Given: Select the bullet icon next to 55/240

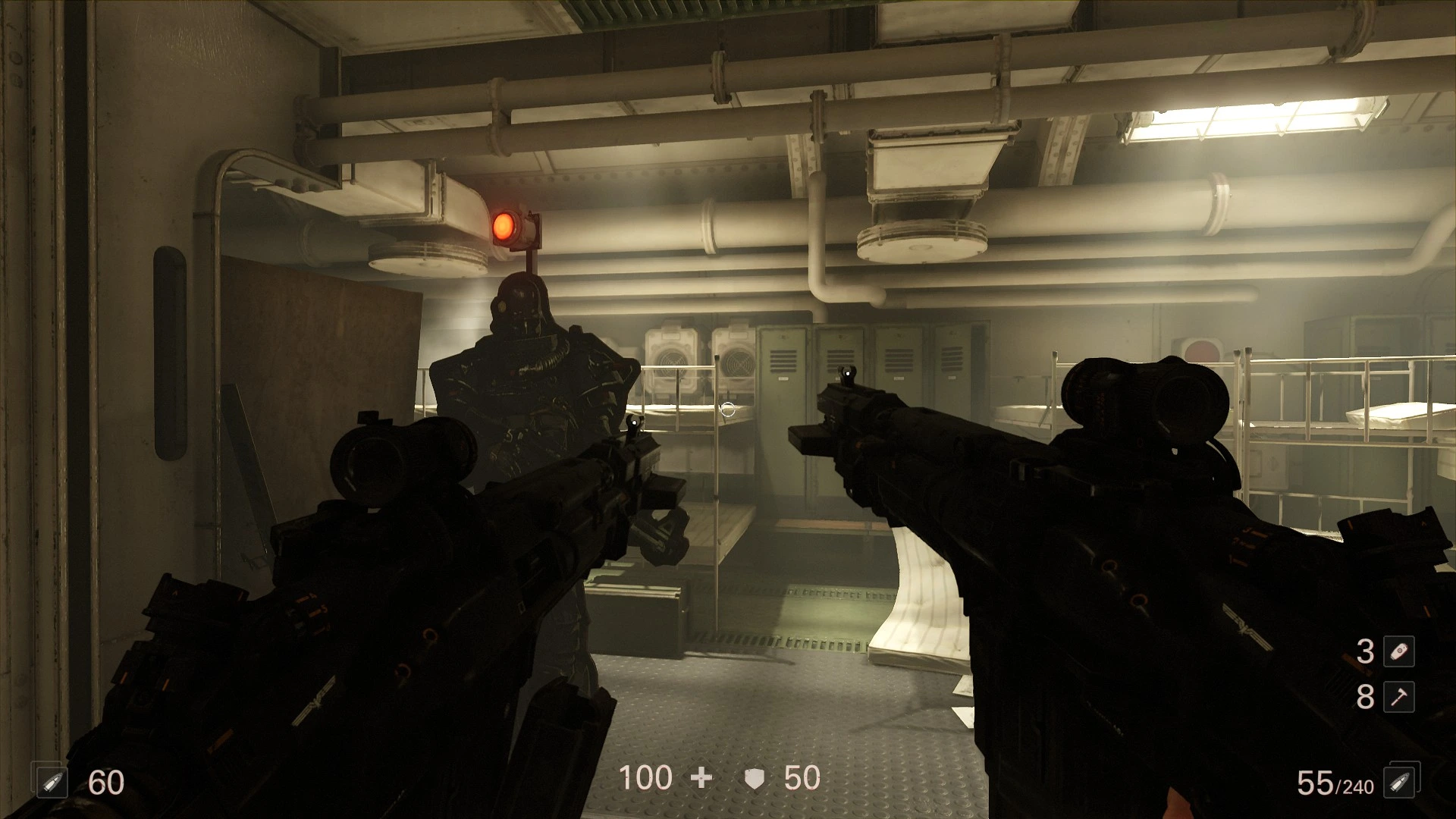Looking at the screenshot, I should 1398,783.
